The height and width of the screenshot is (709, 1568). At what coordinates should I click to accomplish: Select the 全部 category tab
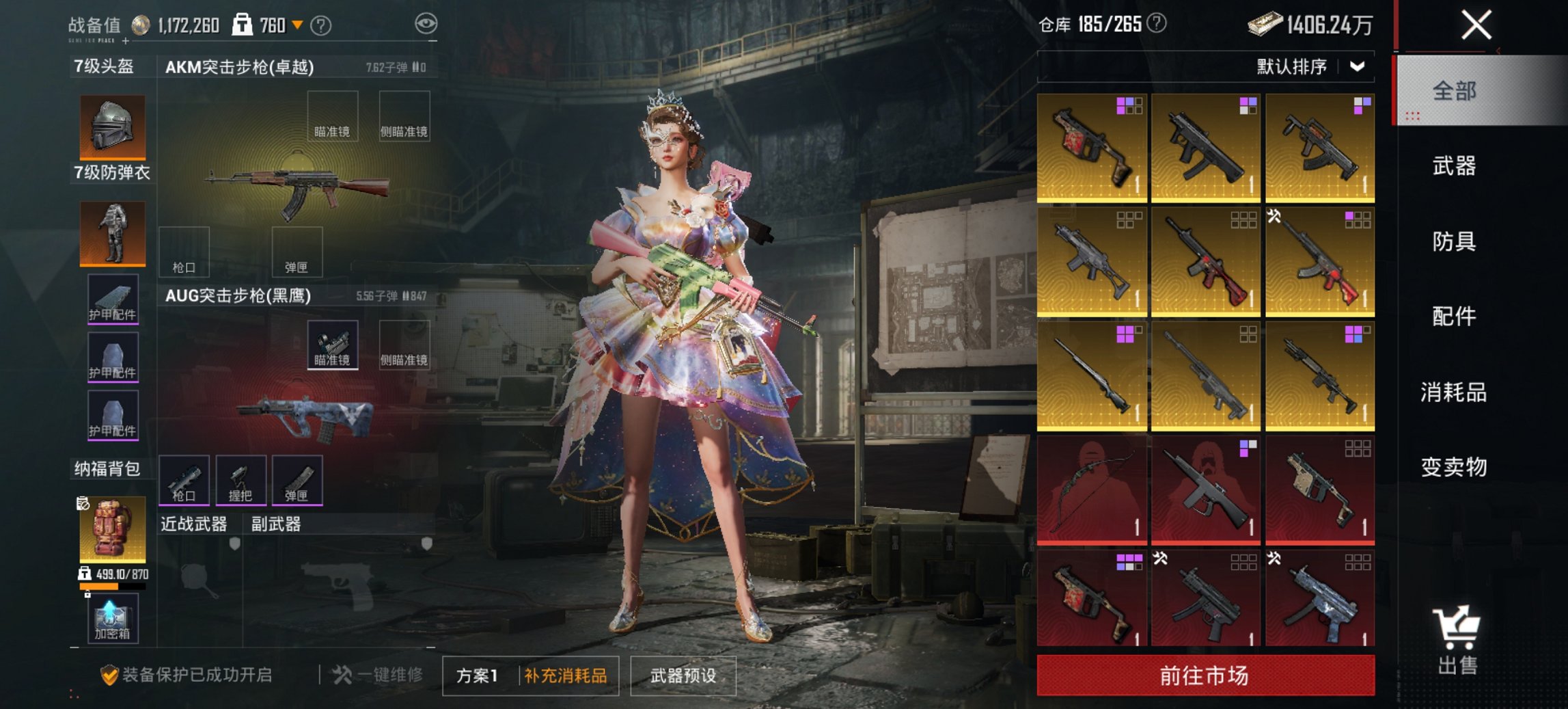point(1454,91)
